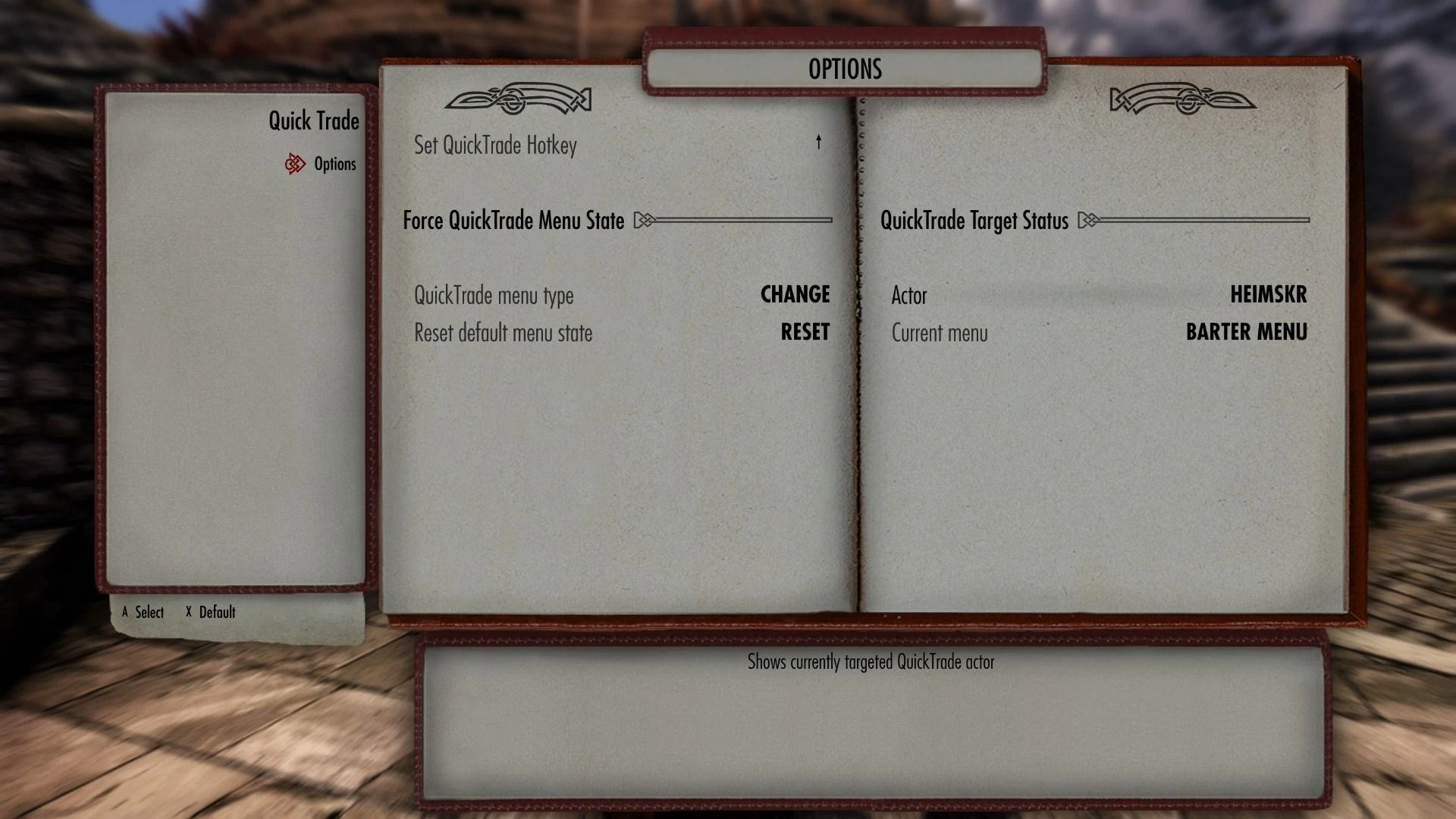Click the red Options gear icon beside Options
This screenshot has height=819, width=1456.
click(295, 164)
